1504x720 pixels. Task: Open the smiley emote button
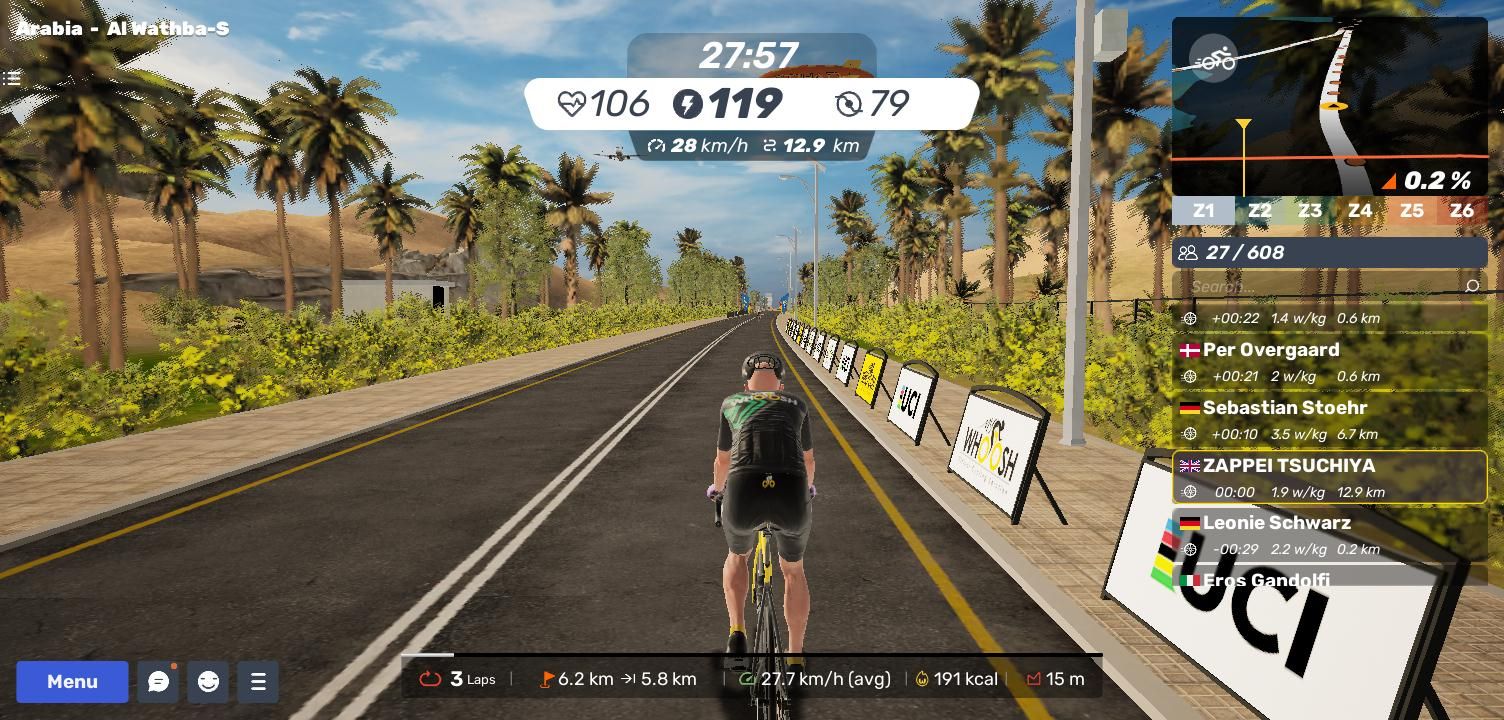click(208, 682)
